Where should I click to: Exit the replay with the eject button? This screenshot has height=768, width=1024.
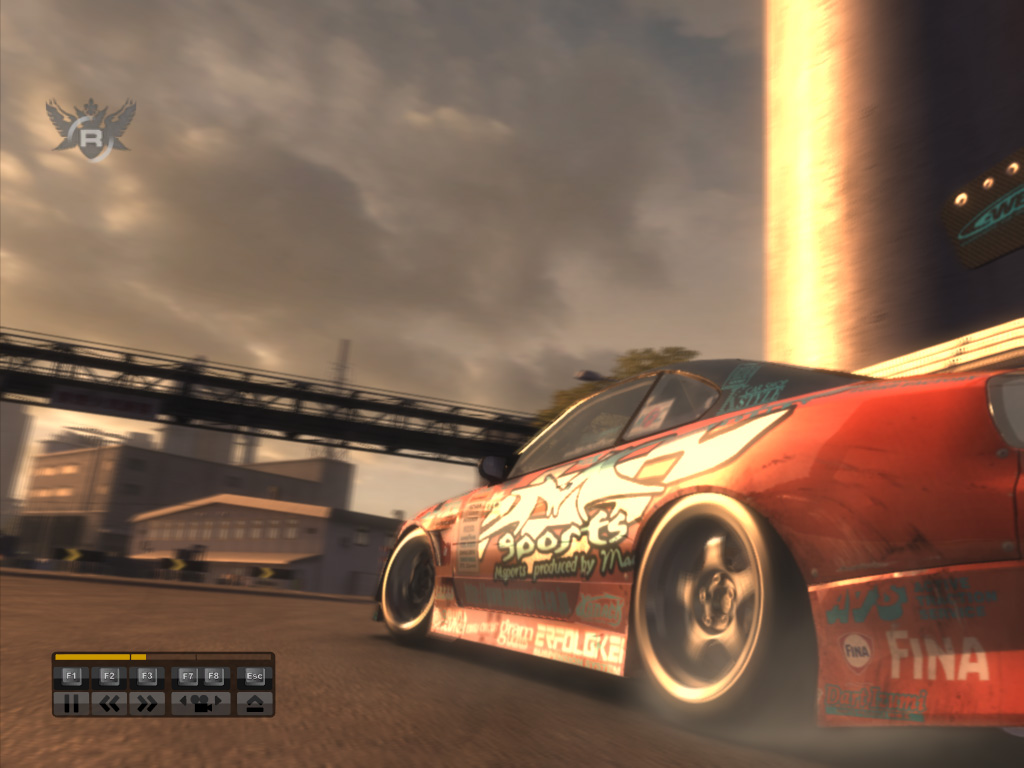coord(255,703)
